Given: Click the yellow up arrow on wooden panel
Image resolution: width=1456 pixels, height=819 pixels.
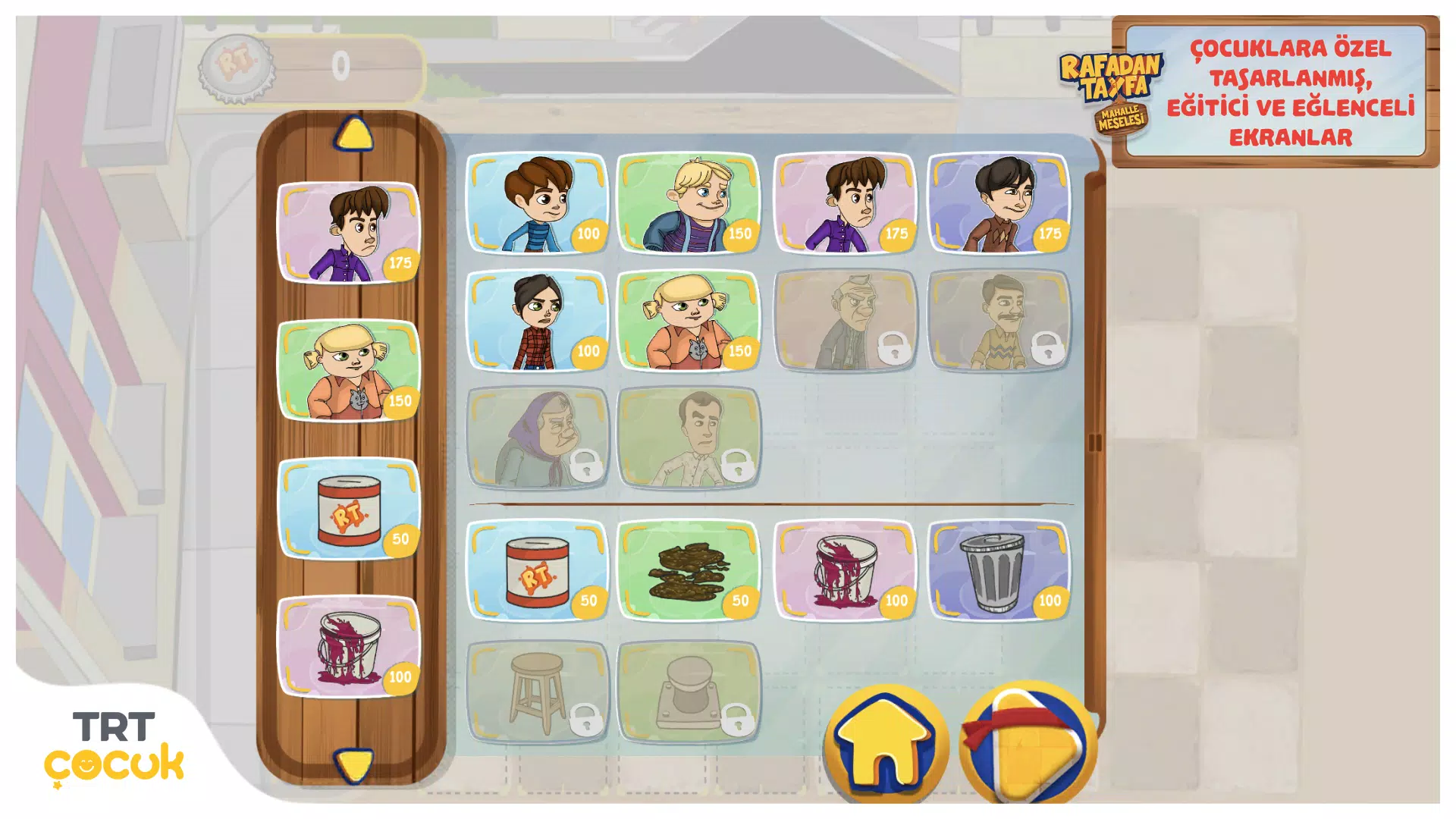Looking at the screenshot, I should tap(353, 134).
